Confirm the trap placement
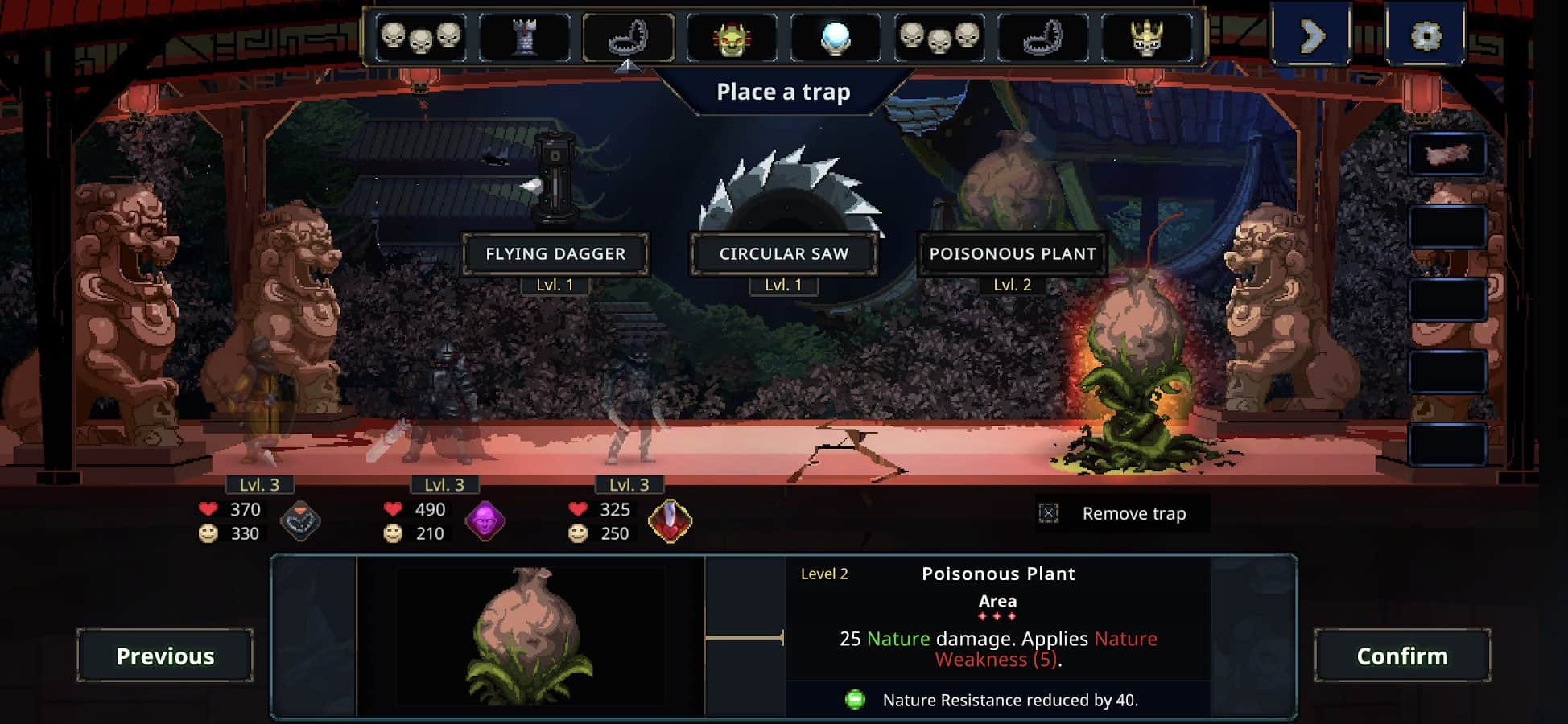The image size is (1568, 724). (1402, 656)
